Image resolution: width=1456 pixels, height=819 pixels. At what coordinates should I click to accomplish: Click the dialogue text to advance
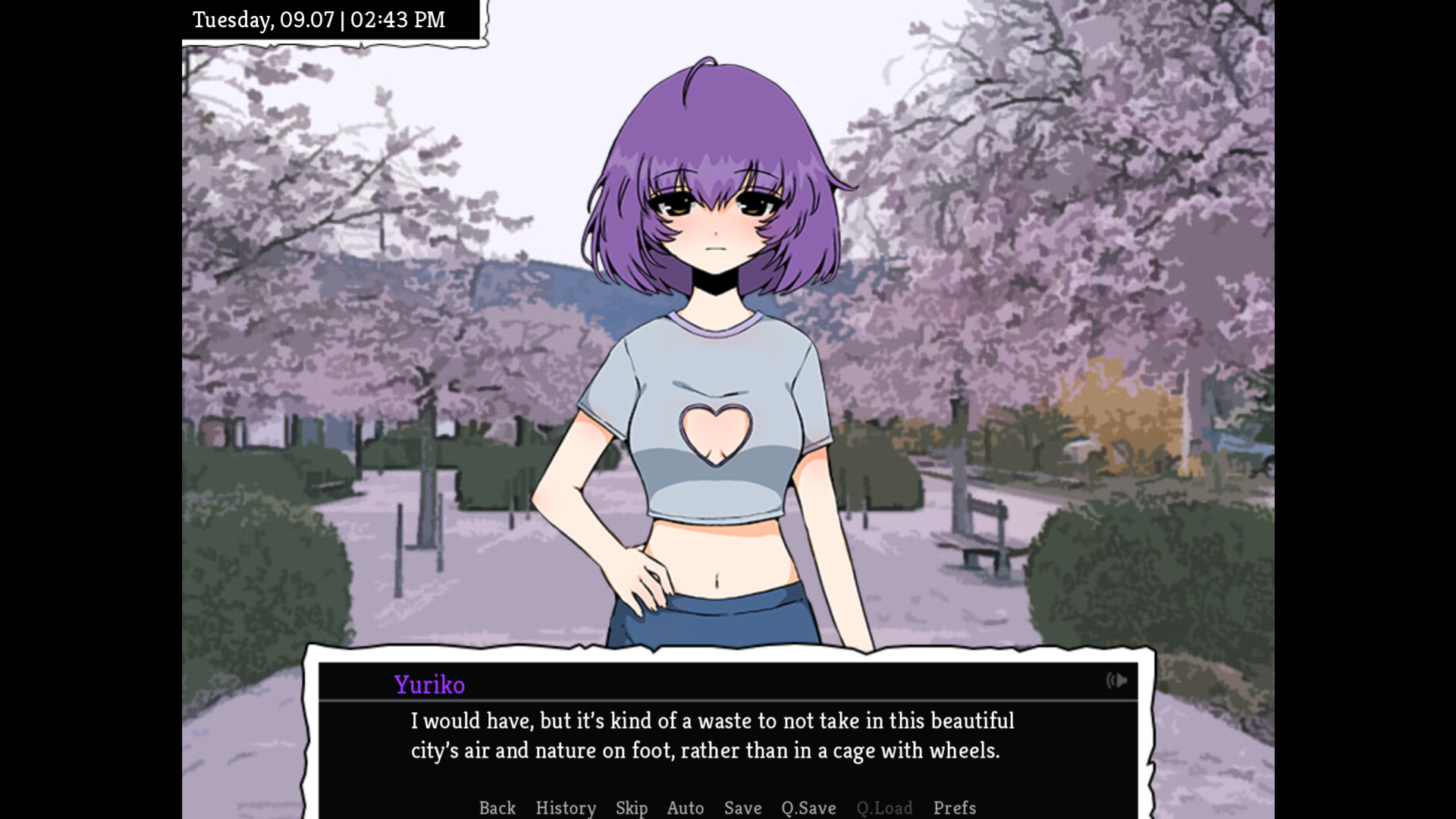point(711,736)
